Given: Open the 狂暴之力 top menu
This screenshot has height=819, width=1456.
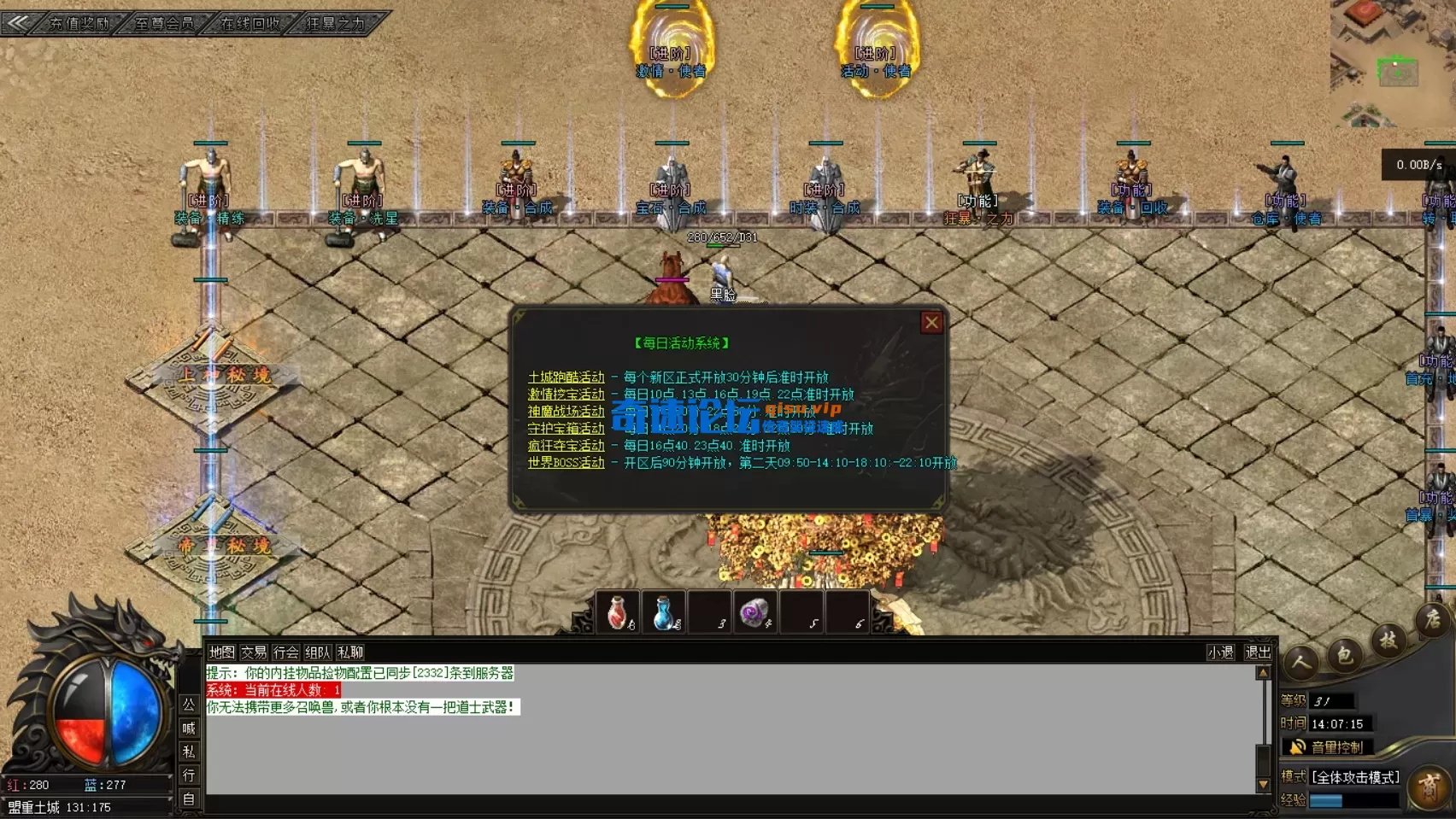Looking at the screenshot, I should pos(335,23).
